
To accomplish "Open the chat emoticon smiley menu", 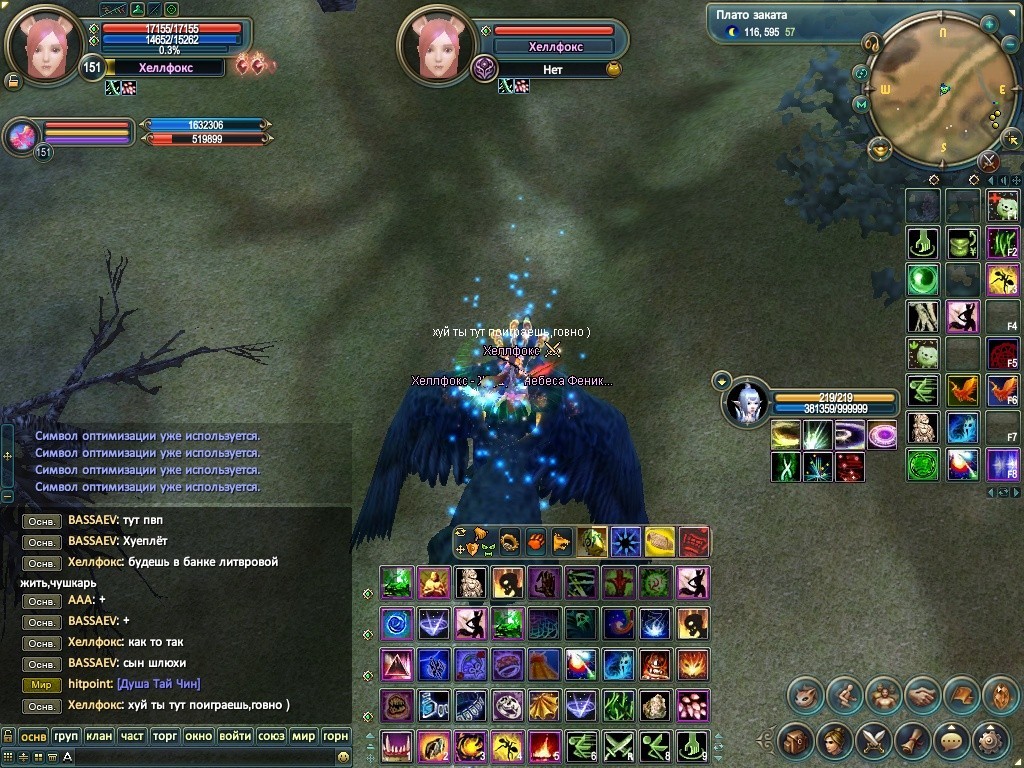I will tap(343, 757).
